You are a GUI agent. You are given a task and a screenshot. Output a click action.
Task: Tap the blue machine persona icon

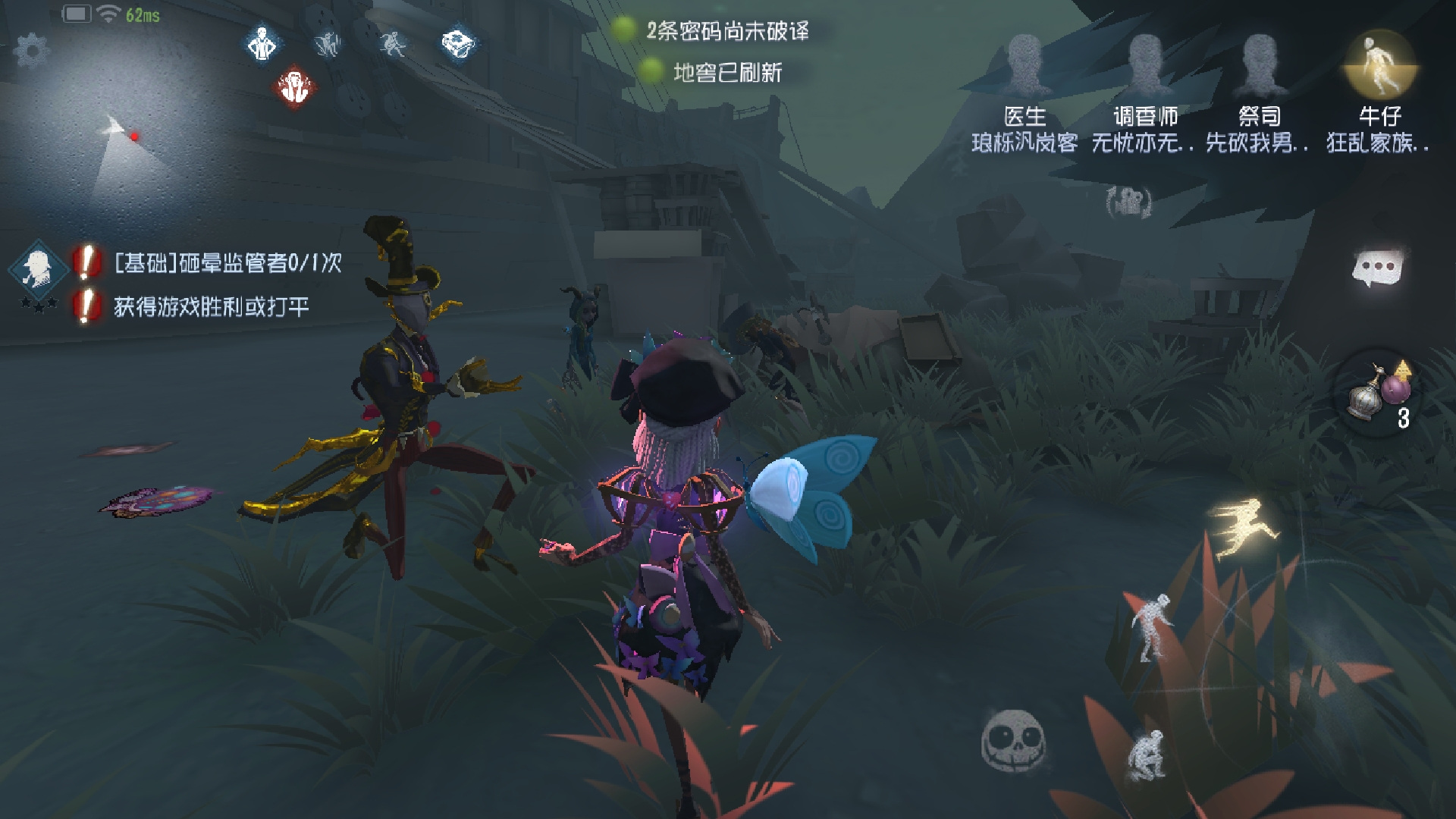[x=458, y=43]
